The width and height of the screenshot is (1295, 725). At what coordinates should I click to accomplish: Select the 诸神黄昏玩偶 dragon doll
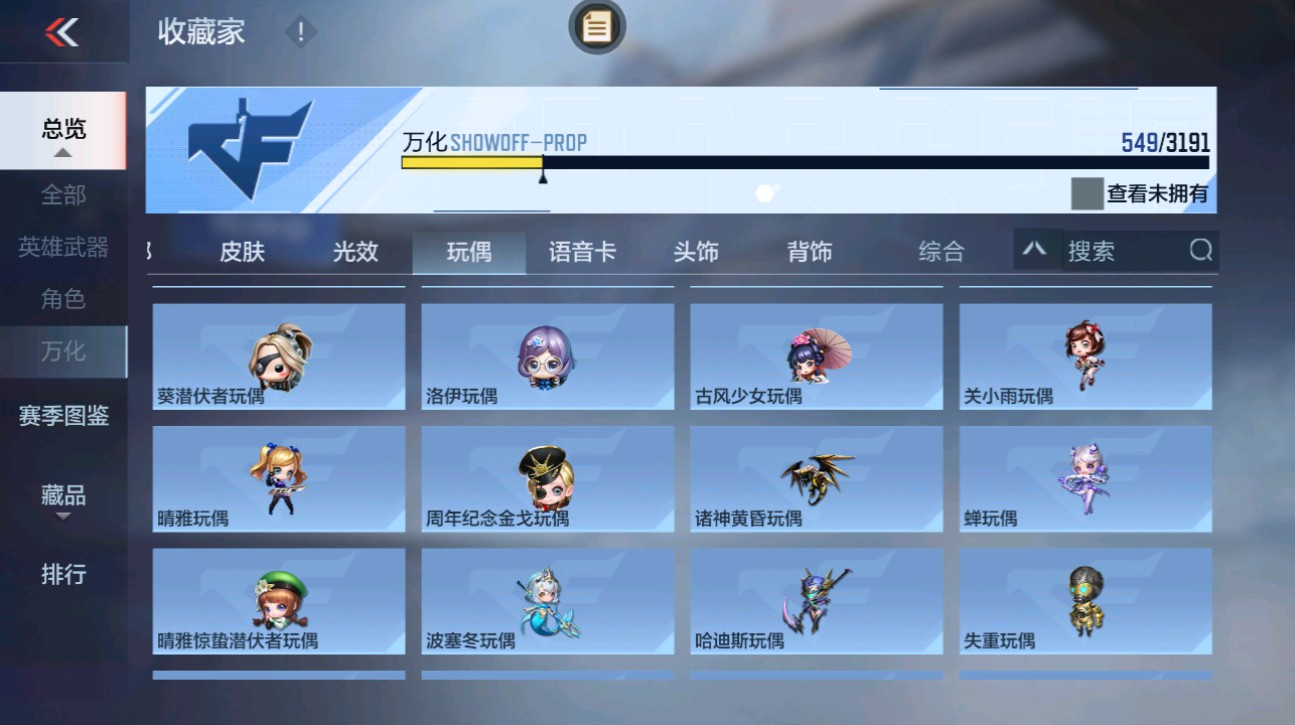click(815, 478)
